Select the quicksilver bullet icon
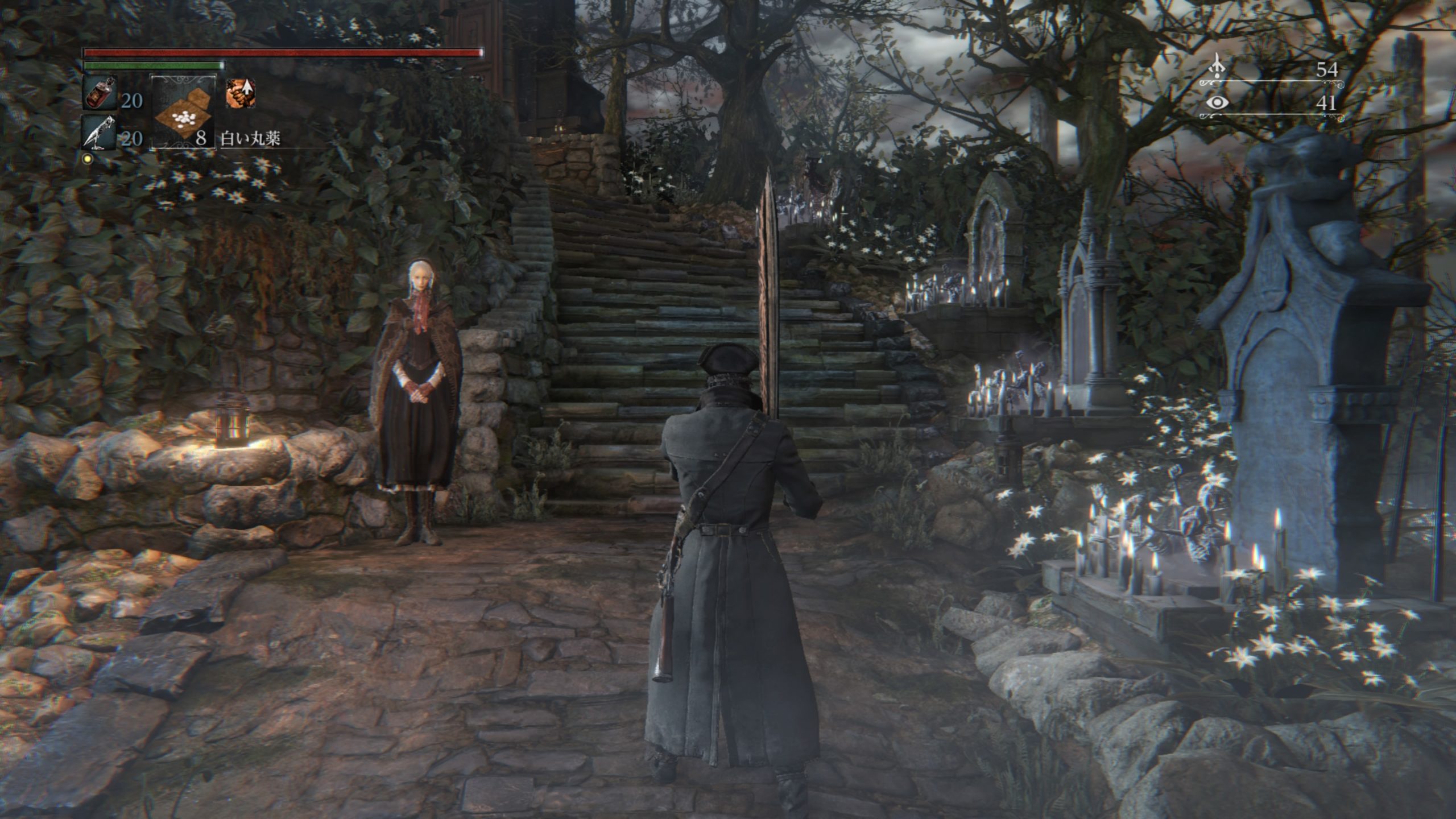 point(99,133)
